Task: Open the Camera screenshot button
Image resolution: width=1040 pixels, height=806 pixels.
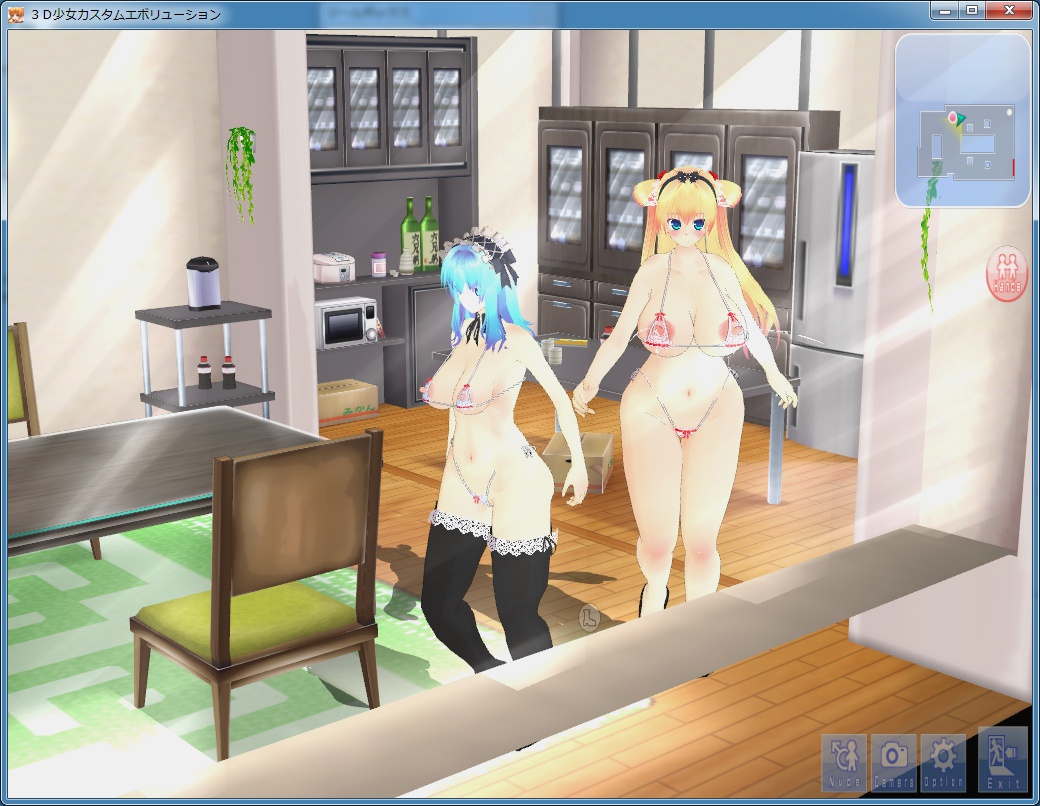Action: [894, 761]
